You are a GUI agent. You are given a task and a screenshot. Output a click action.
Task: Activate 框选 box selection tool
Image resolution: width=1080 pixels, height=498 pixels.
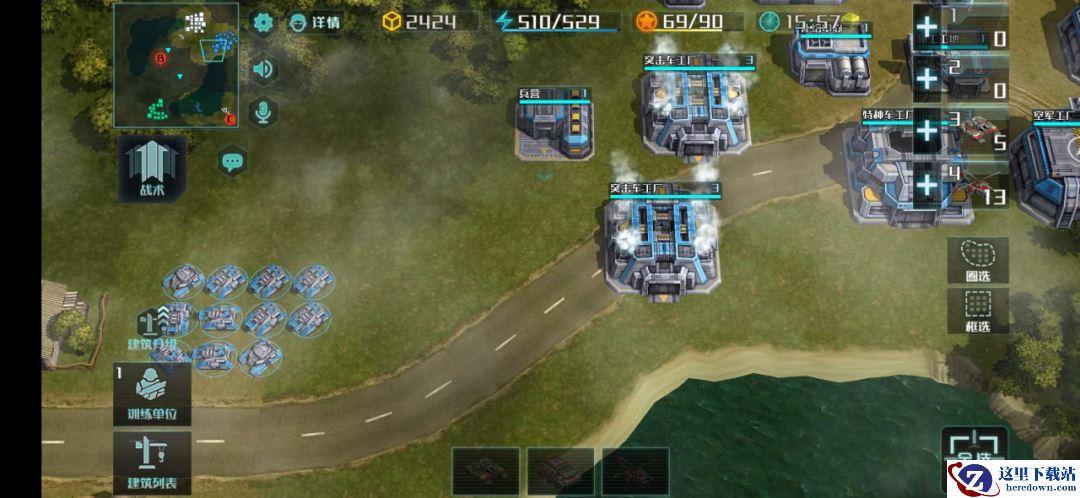click(x=977, y=310)
